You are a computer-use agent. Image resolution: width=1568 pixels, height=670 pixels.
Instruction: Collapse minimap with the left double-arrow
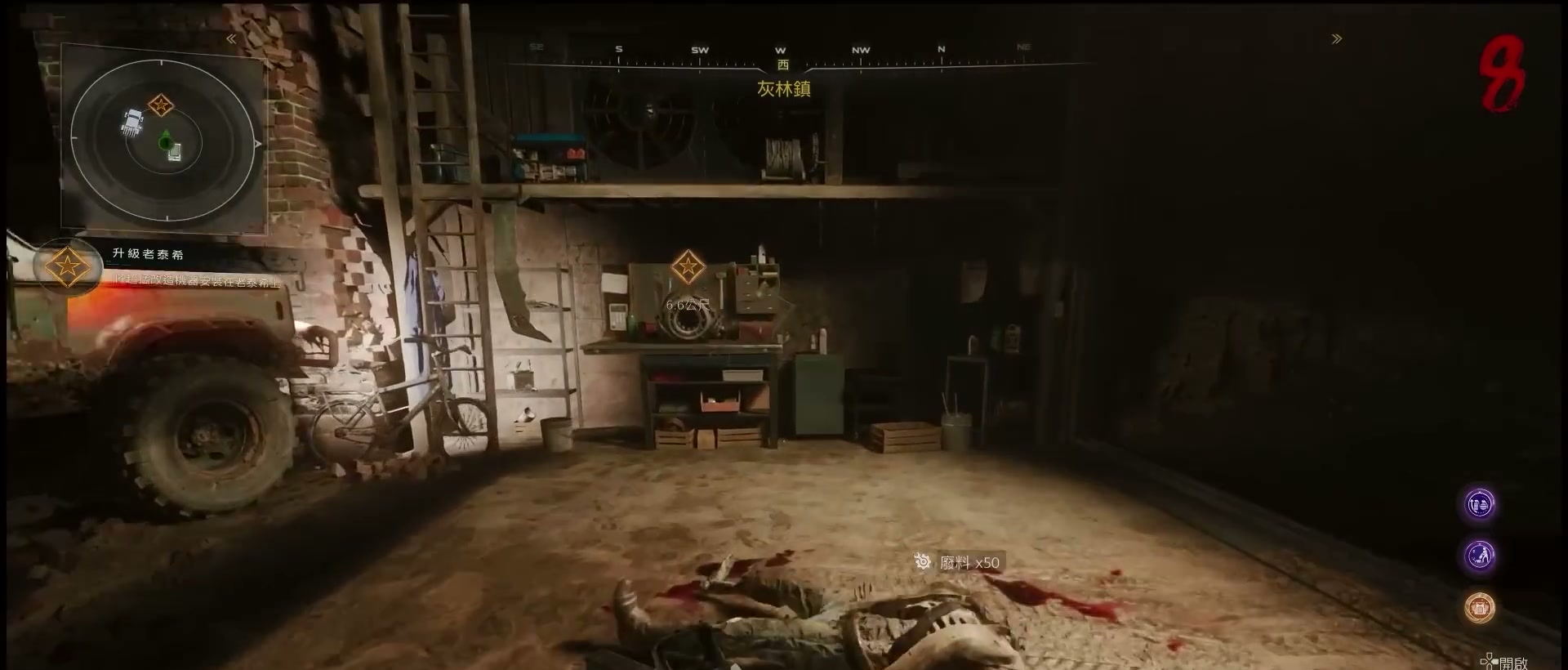(231, 39)
